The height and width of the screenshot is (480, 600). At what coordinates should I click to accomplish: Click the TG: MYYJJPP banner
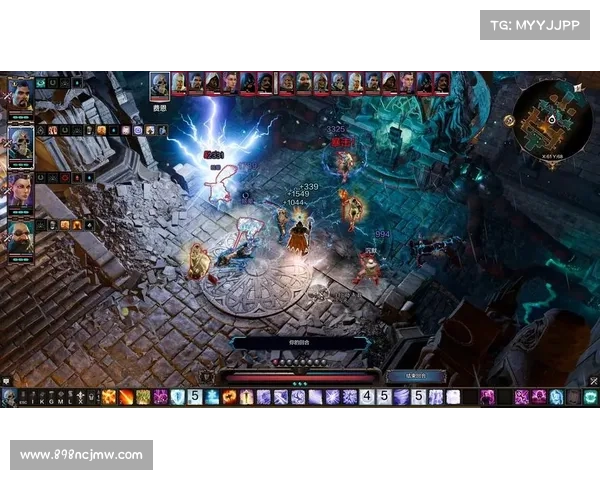[x=535, y=24]
